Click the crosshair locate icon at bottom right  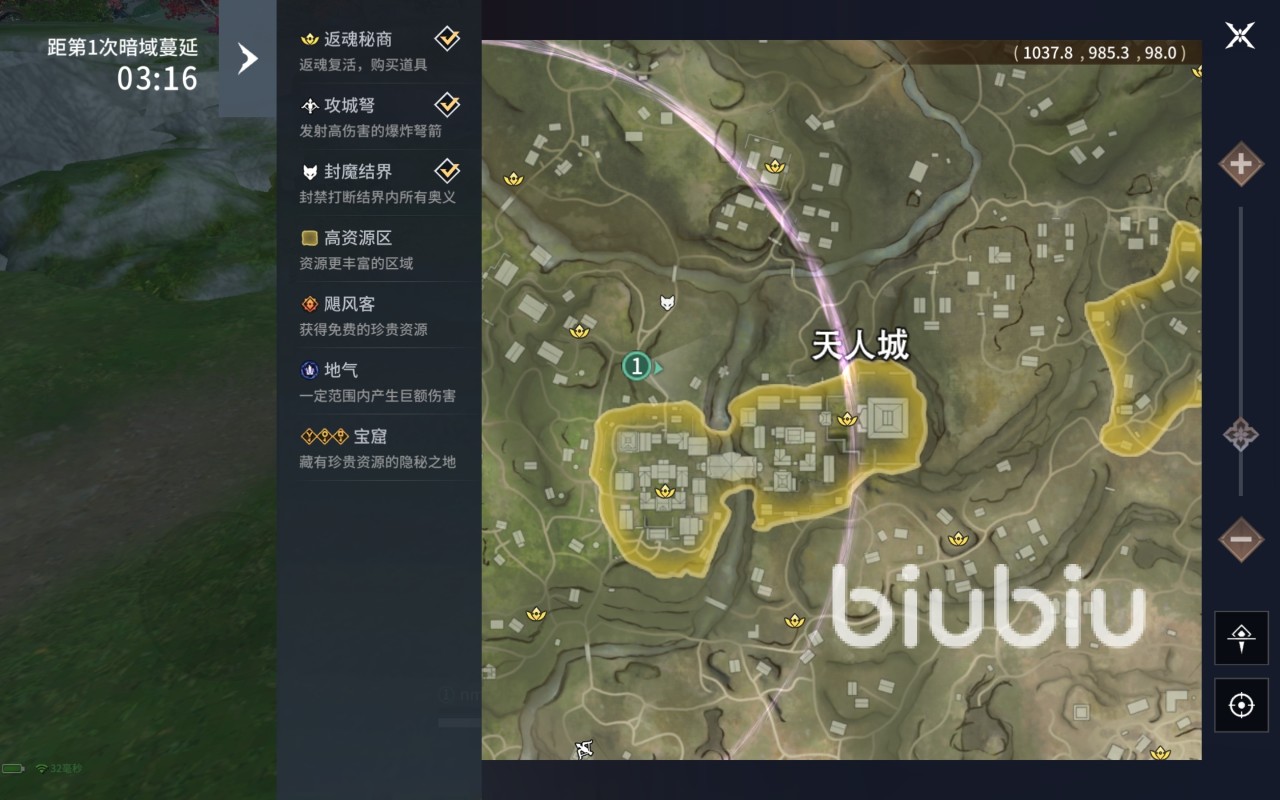click(x=1240, y=703)
